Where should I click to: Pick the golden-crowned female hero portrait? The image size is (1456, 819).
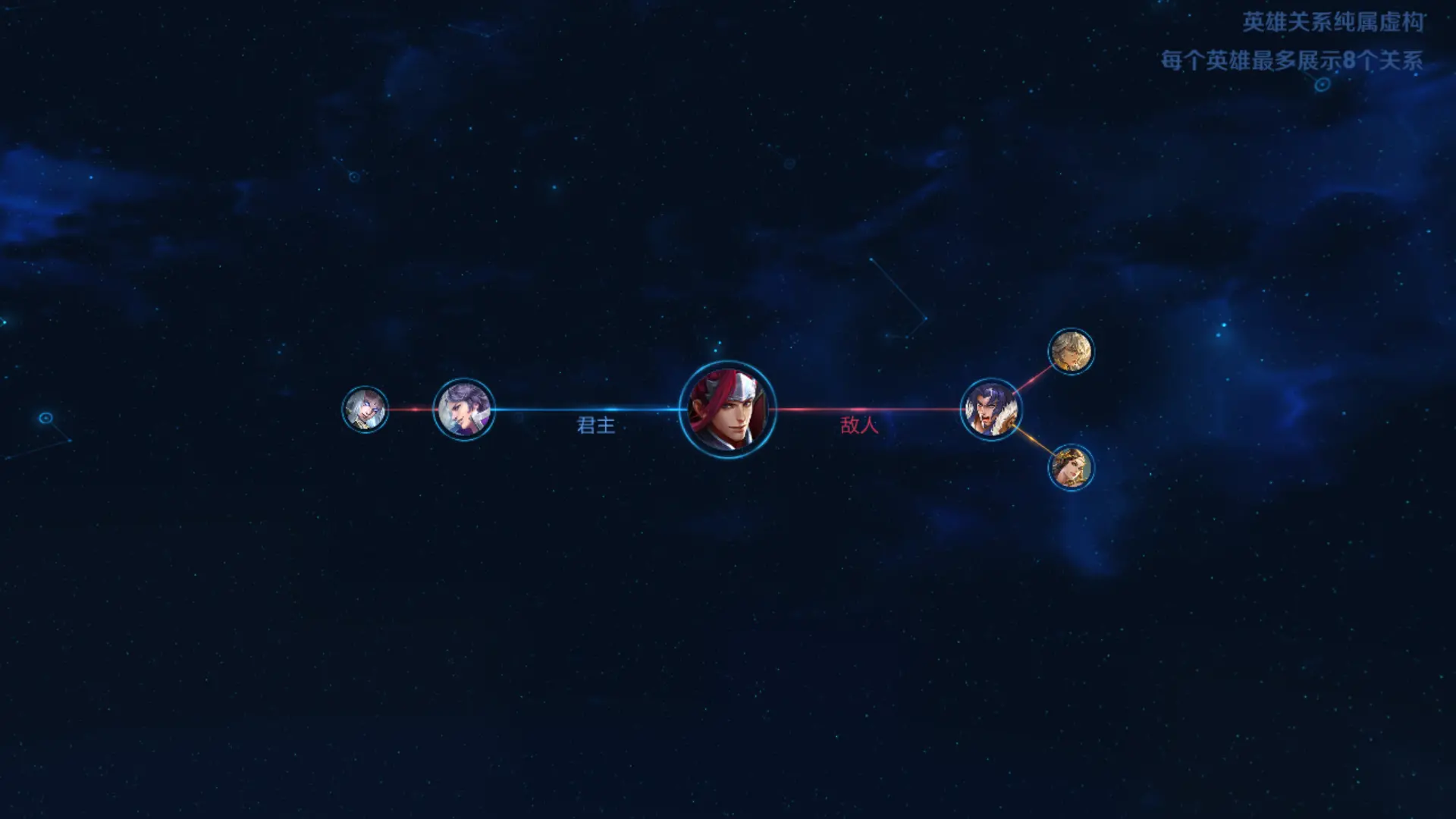[1071, 467]
